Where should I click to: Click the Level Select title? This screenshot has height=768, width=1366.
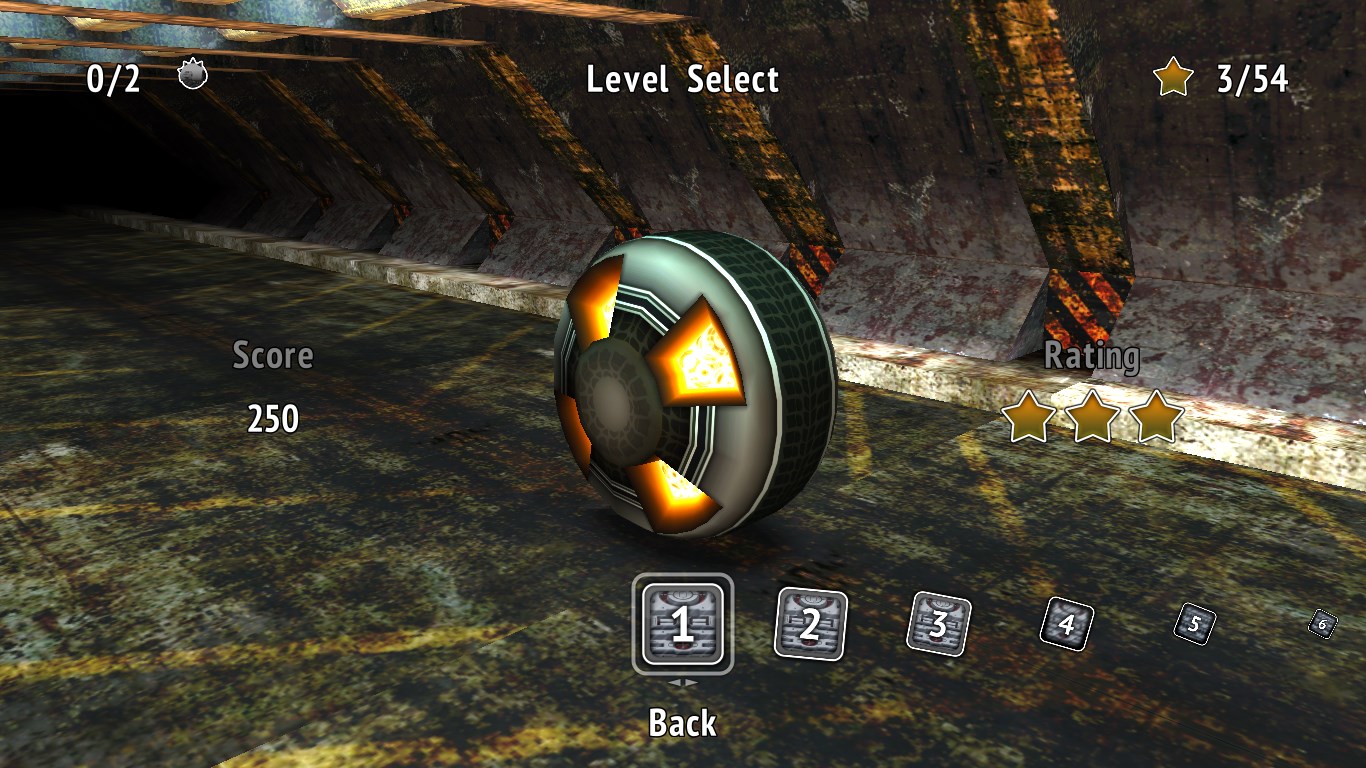click(x=683, y=80)
